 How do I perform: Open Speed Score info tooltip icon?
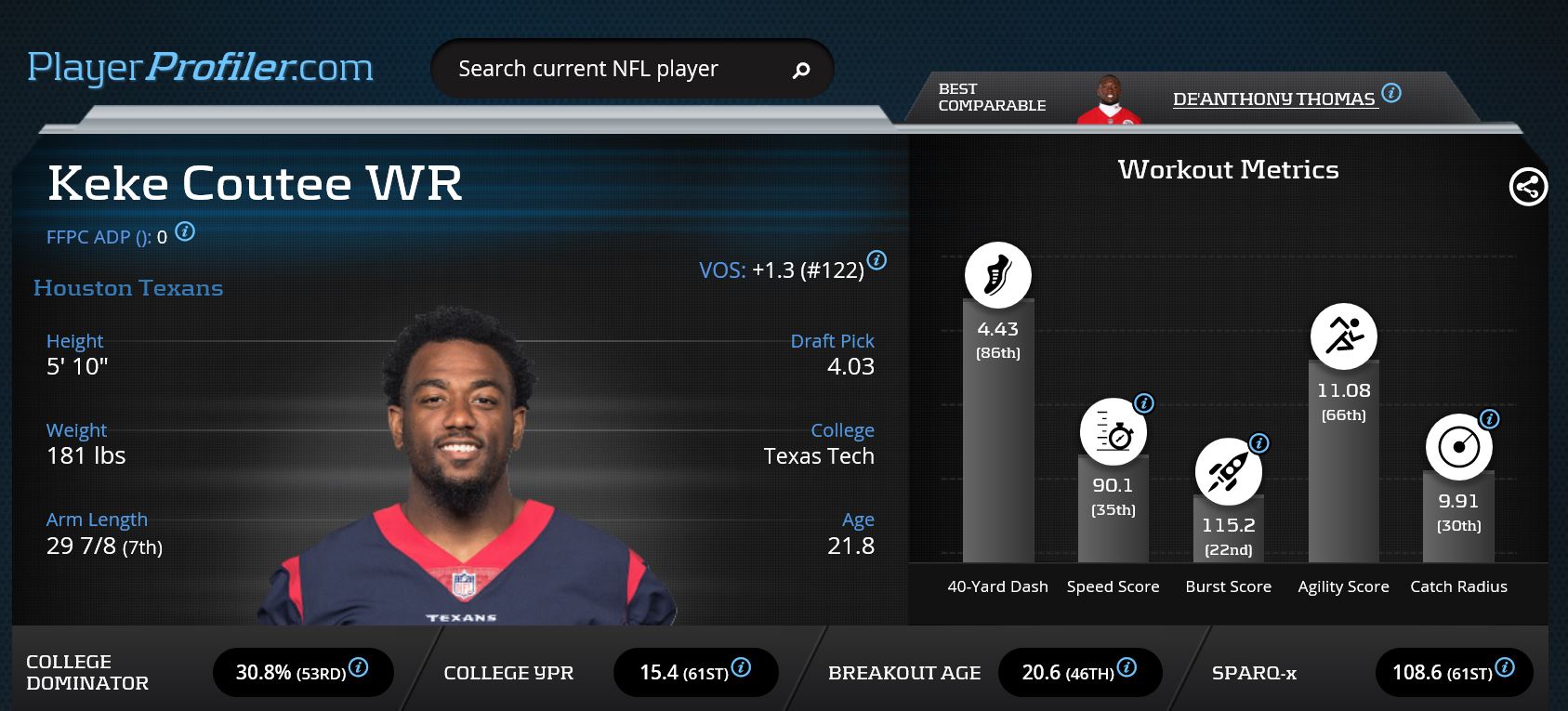[1144, 403]
